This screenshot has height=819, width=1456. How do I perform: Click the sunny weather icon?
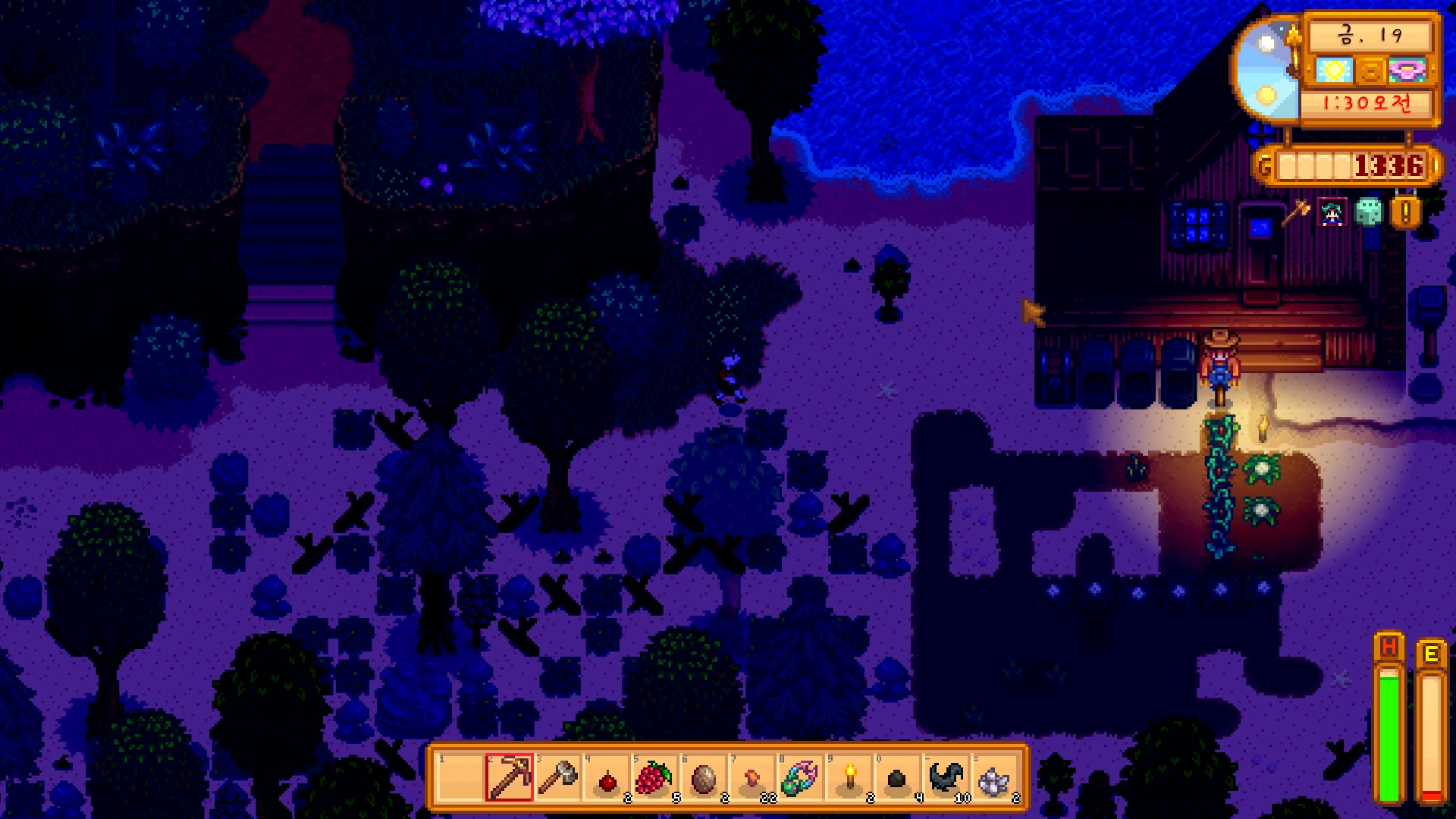[x=1334, y=71]
